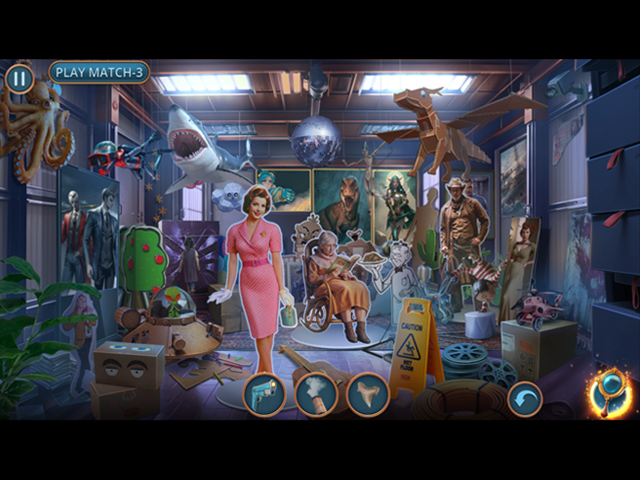
Task: Select the smoking torch item to find
Action: (316, 394)
